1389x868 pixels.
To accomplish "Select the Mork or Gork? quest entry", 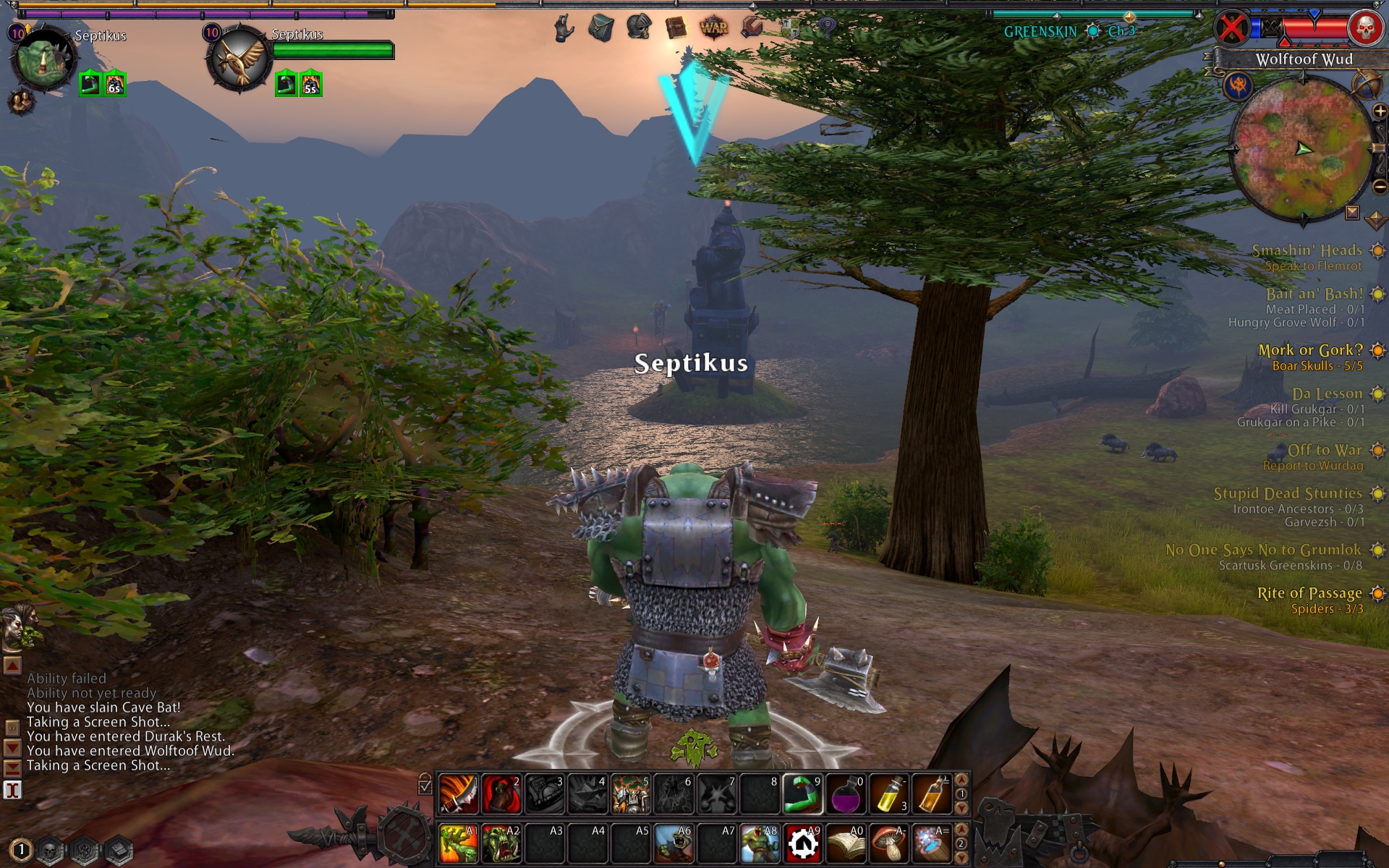I will [x=1310, y=350].
